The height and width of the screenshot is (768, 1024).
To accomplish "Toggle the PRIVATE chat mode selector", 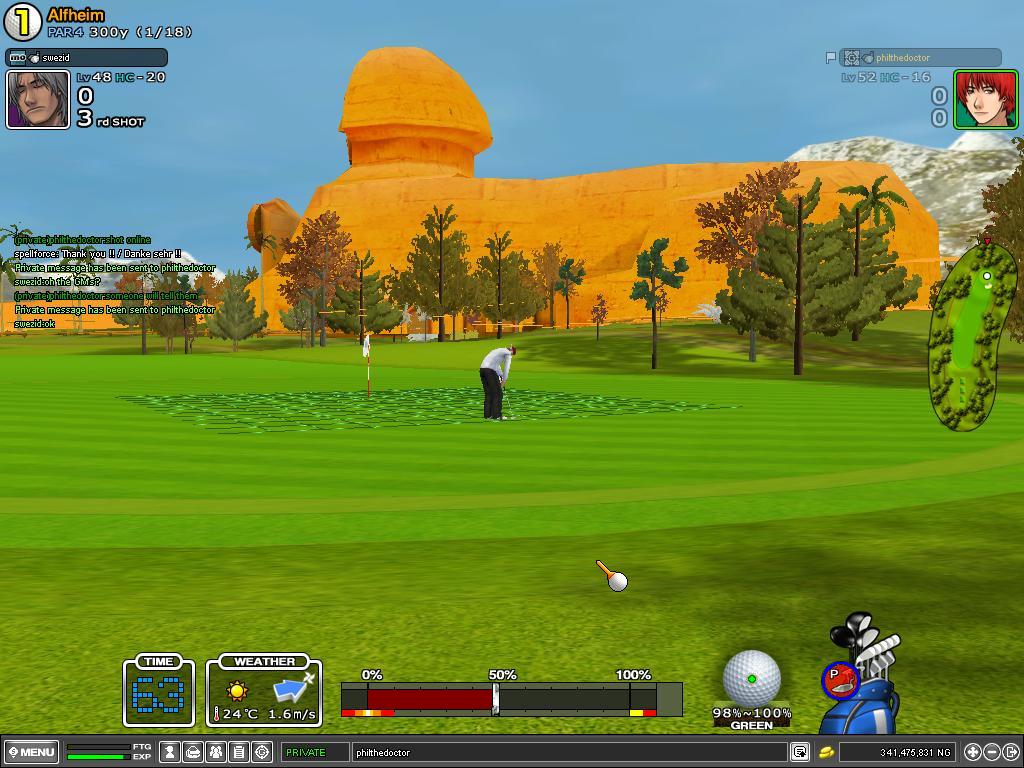I will (x=315, y=752).
